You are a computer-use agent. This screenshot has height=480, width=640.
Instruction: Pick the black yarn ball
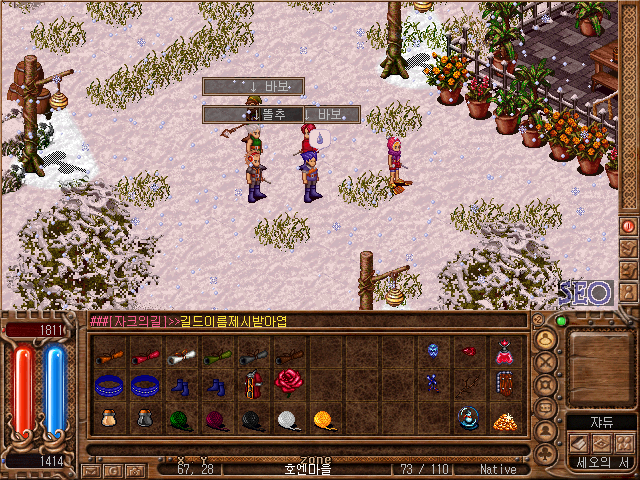[x=251, y=419]
